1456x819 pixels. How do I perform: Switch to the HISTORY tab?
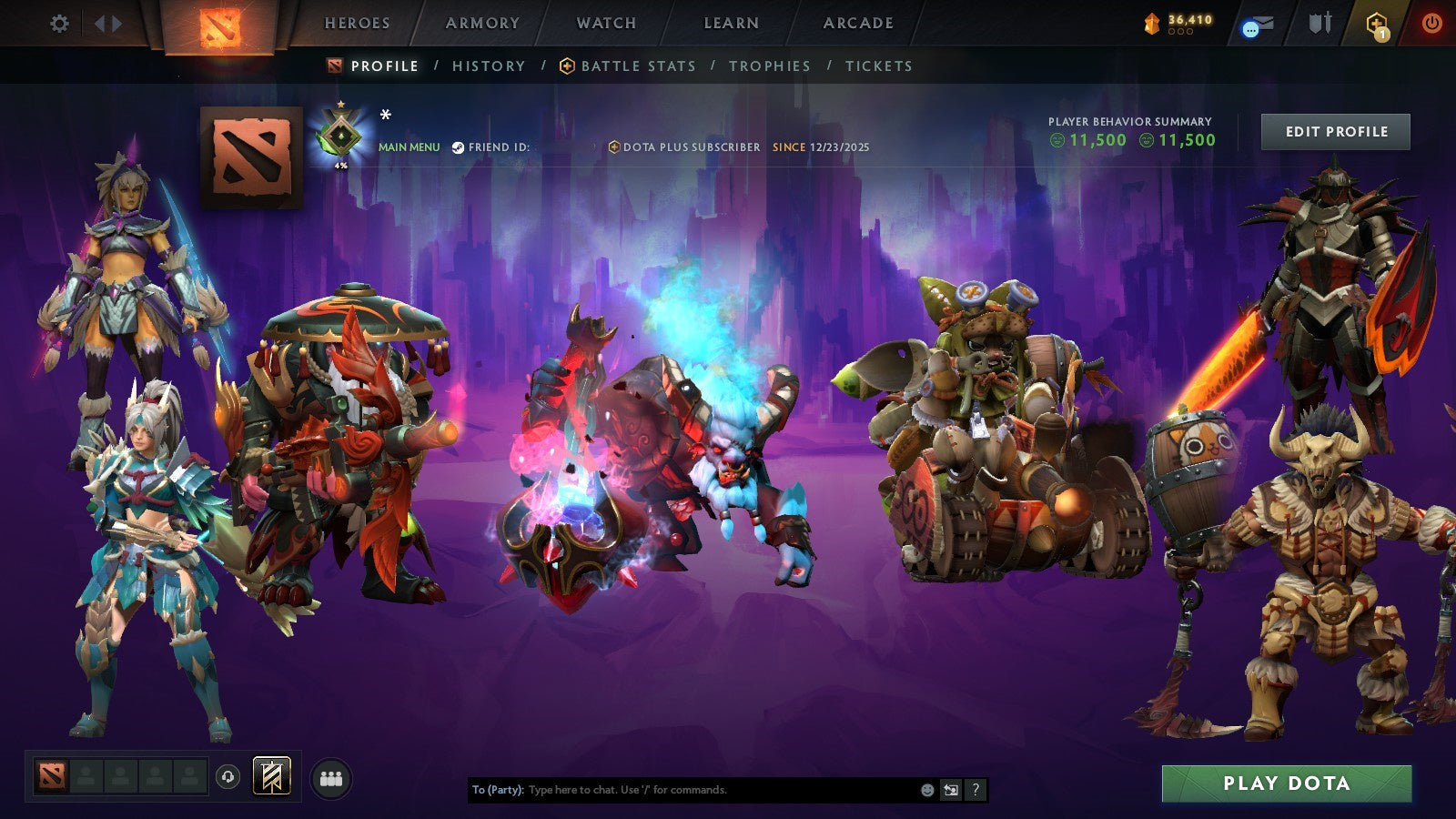[x=489, y=66]
